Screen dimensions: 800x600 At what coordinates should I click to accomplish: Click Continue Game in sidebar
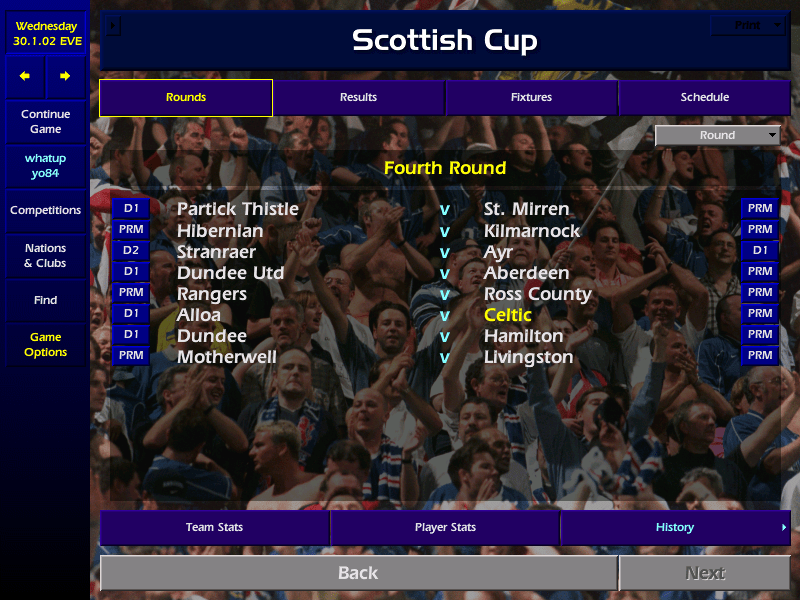(x=45, y=122)
